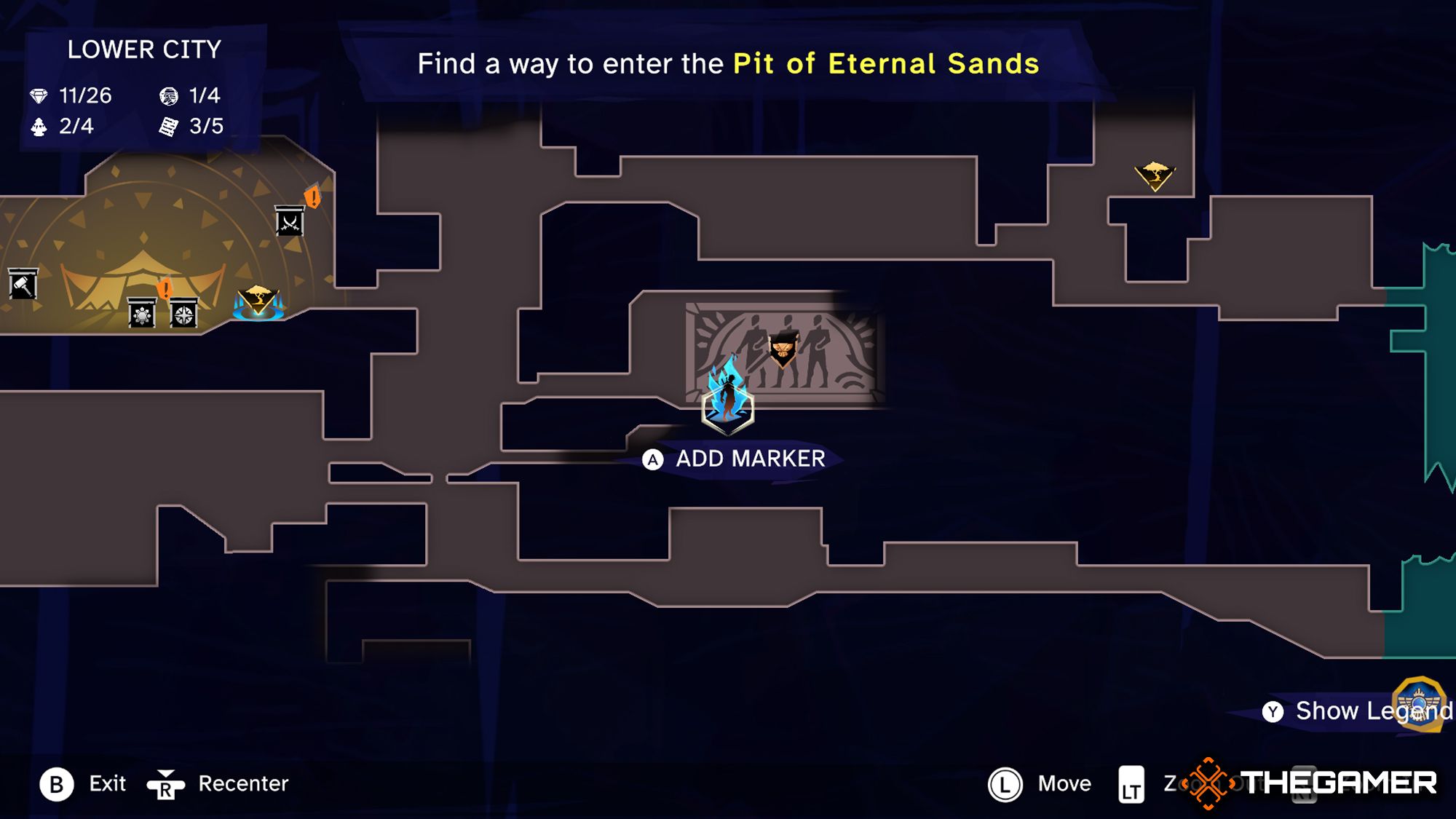The height and width of the screenshot is (819, 1456).
Task: Select the mask collectible icon showing 1/4
Action: [170, 96]
